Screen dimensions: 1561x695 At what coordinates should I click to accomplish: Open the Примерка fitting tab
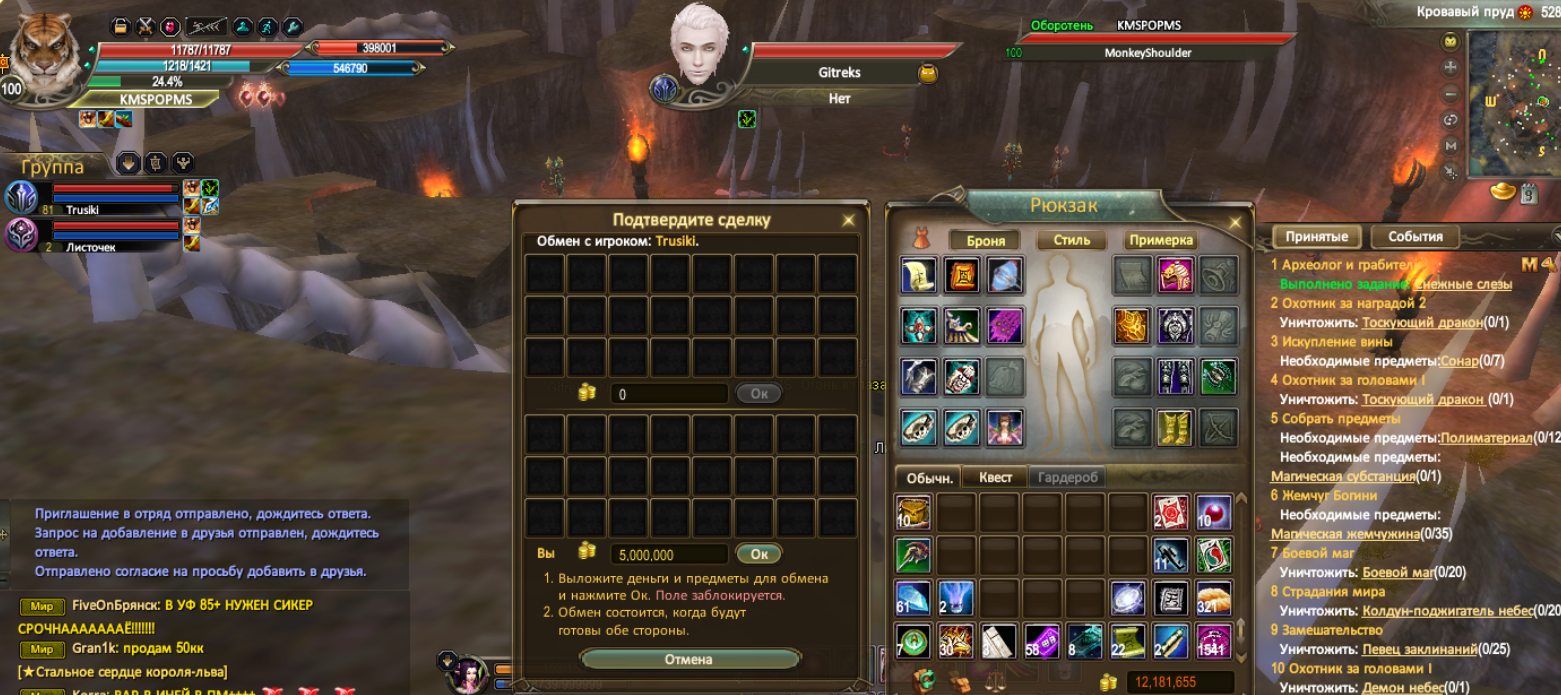tap(1161, 240)
